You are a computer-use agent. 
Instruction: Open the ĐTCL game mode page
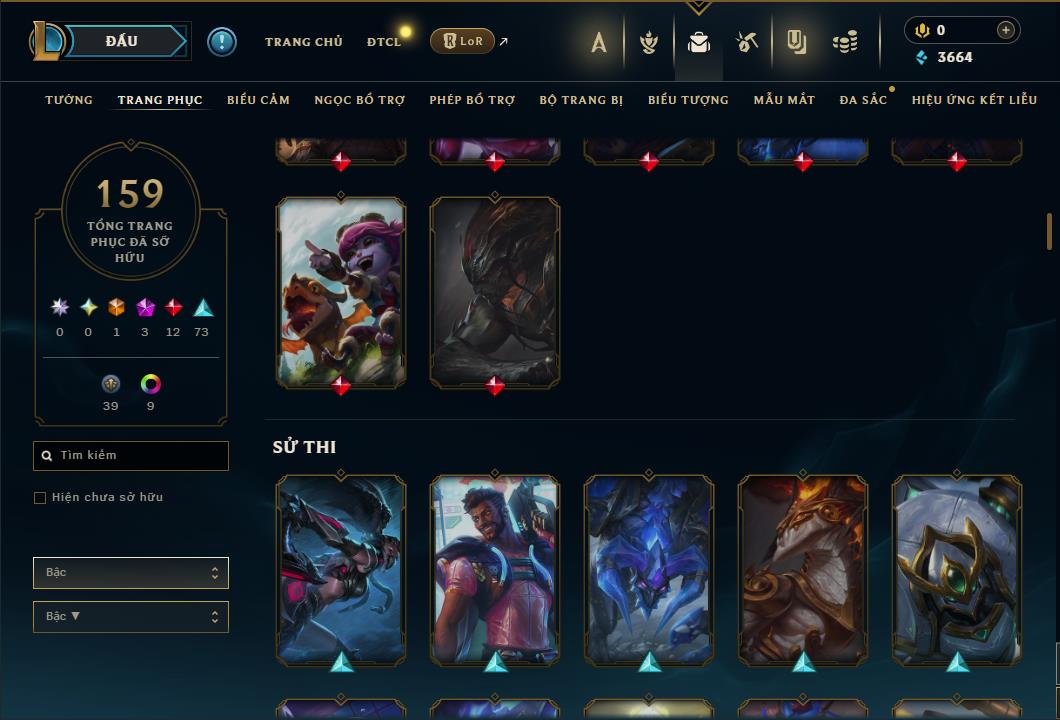(383, 41)
